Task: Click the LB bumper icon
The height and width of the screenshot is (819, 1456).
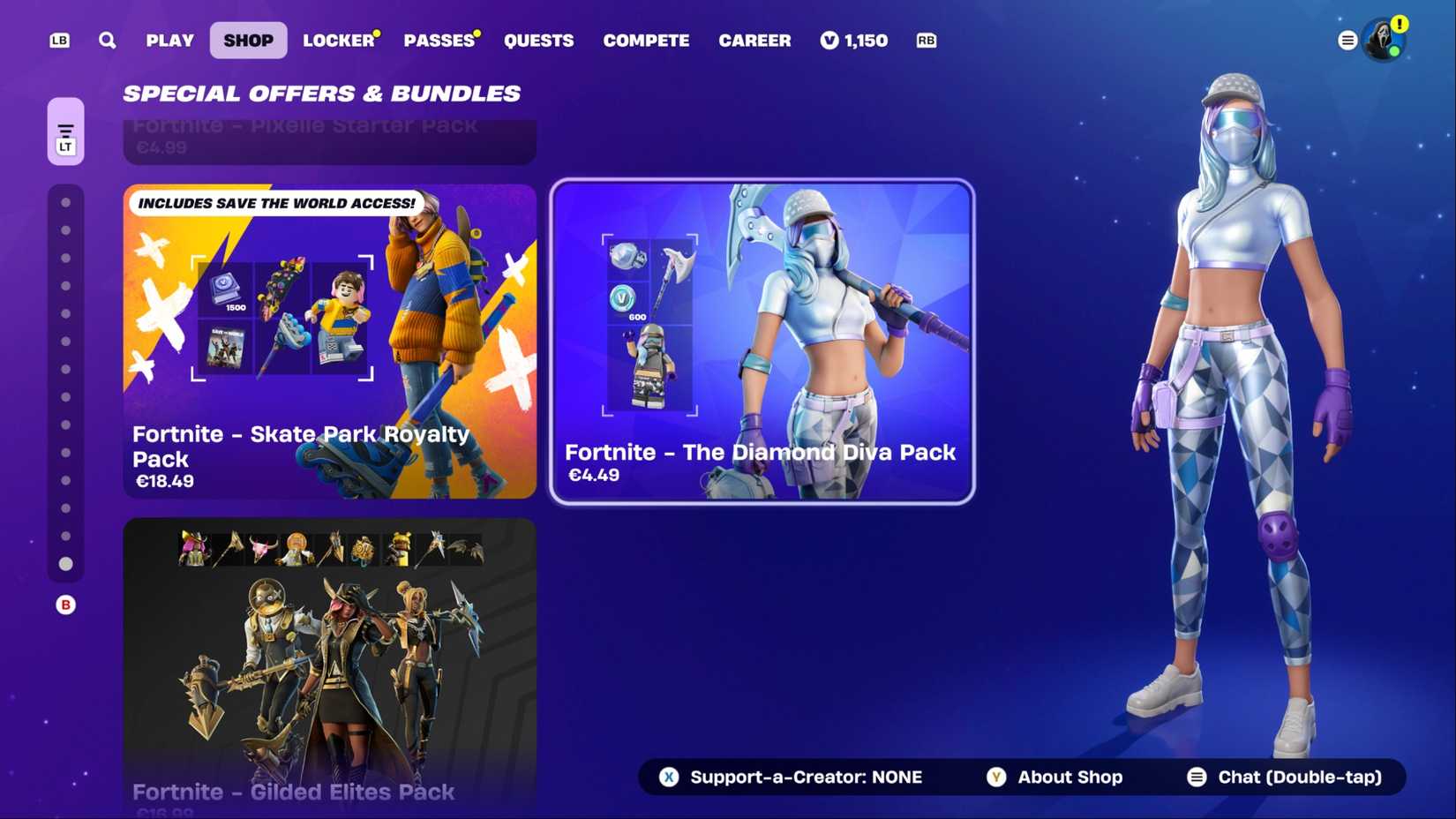Action: tap(58, 40)
